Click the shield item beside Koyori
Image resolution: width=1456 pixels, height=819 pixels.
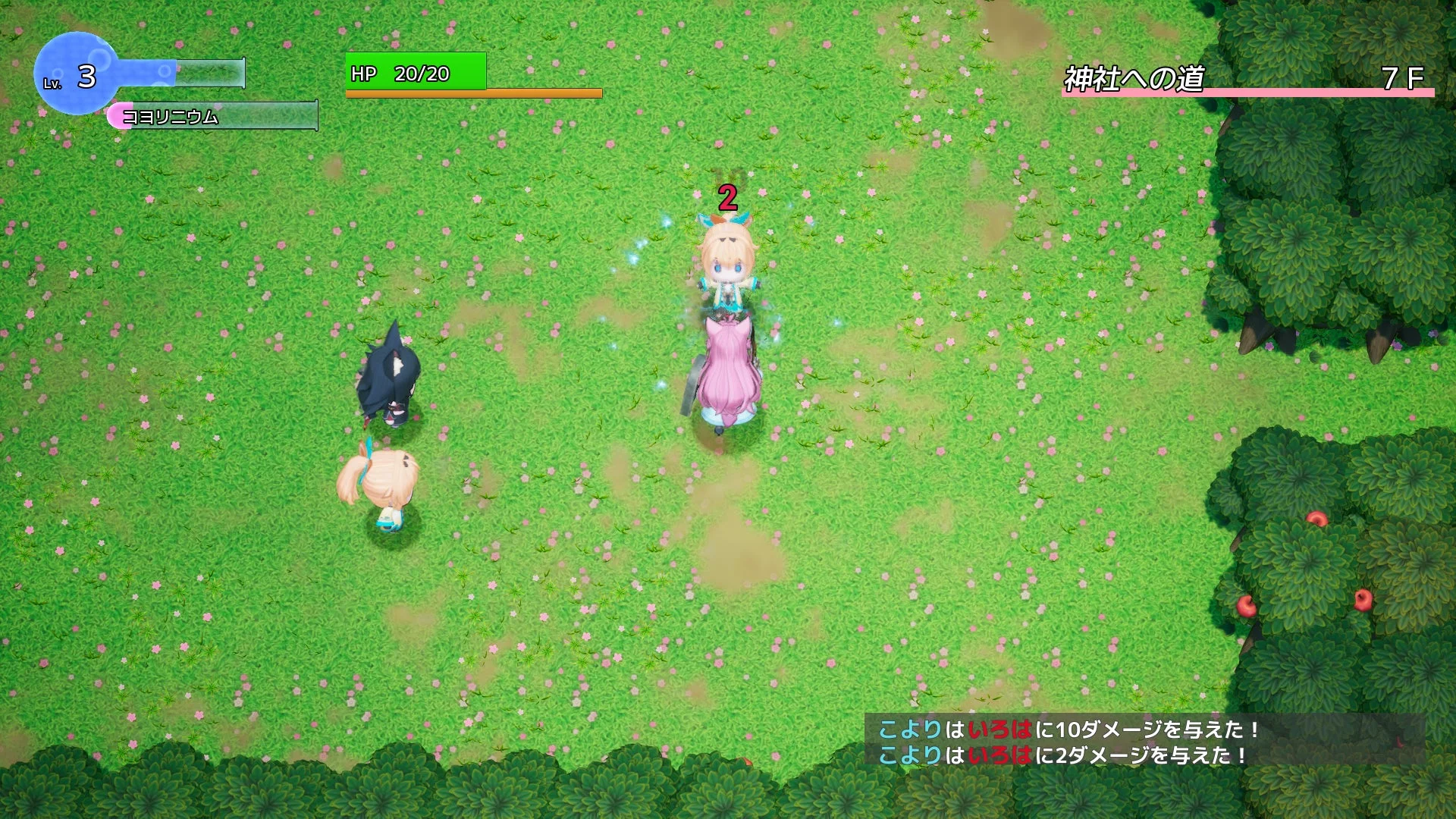coord(694,383)
